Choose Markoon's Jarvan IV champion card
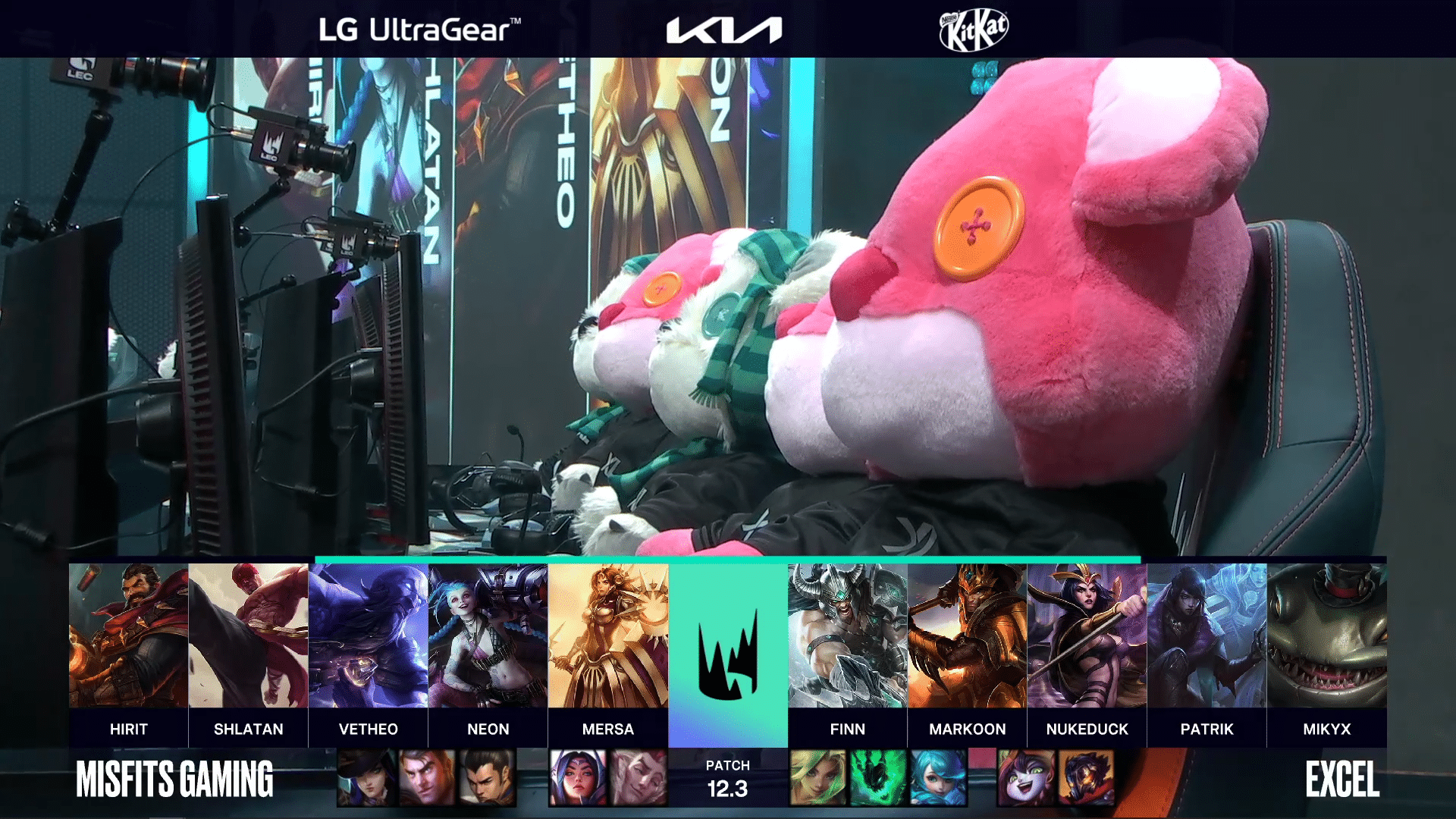This screenshot has height=819, width=1456. 967,635
